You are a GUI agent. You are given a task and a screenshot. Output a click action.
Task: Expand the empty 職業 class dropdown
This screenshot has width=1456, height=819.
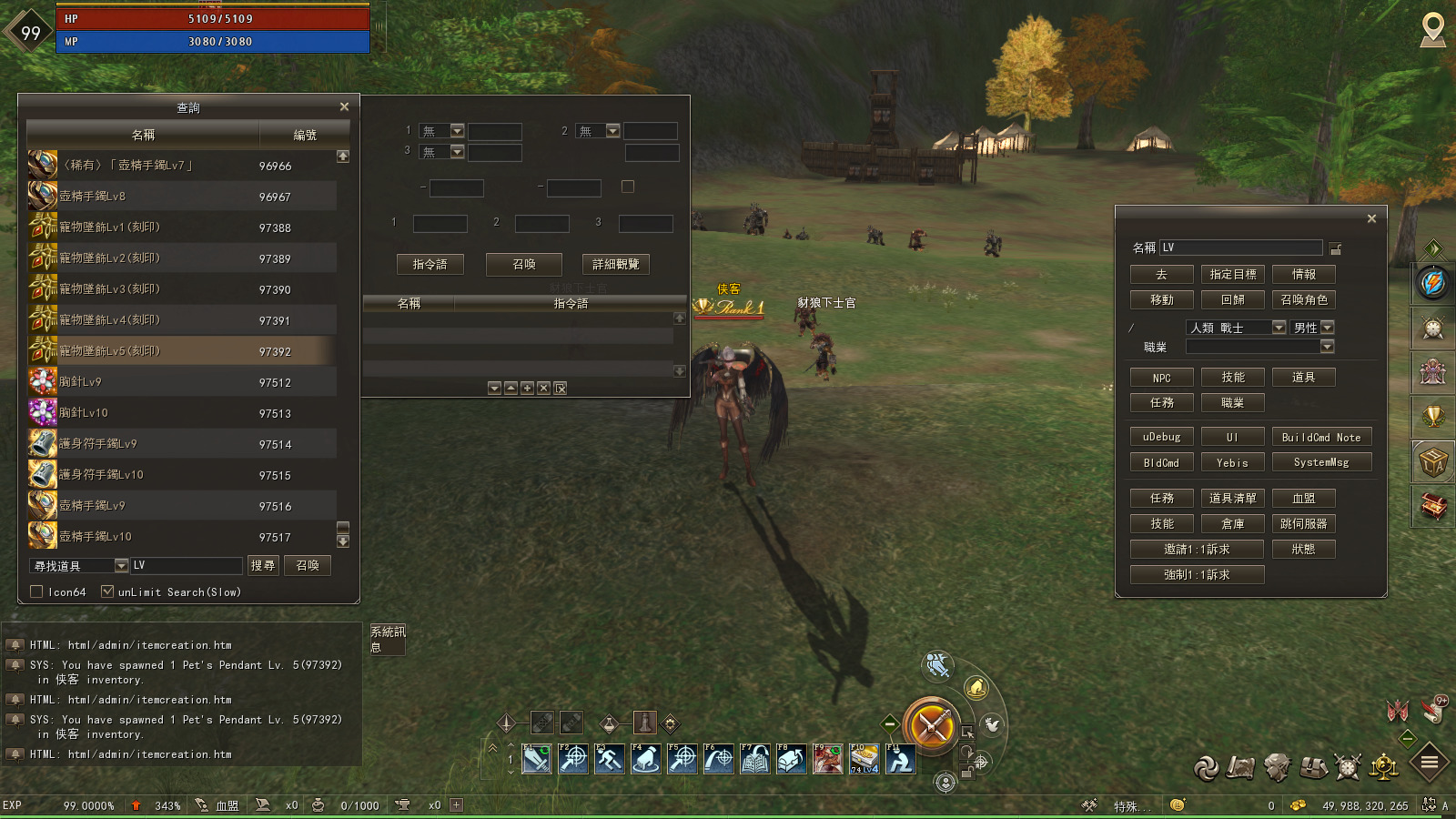coord(1327,346)
